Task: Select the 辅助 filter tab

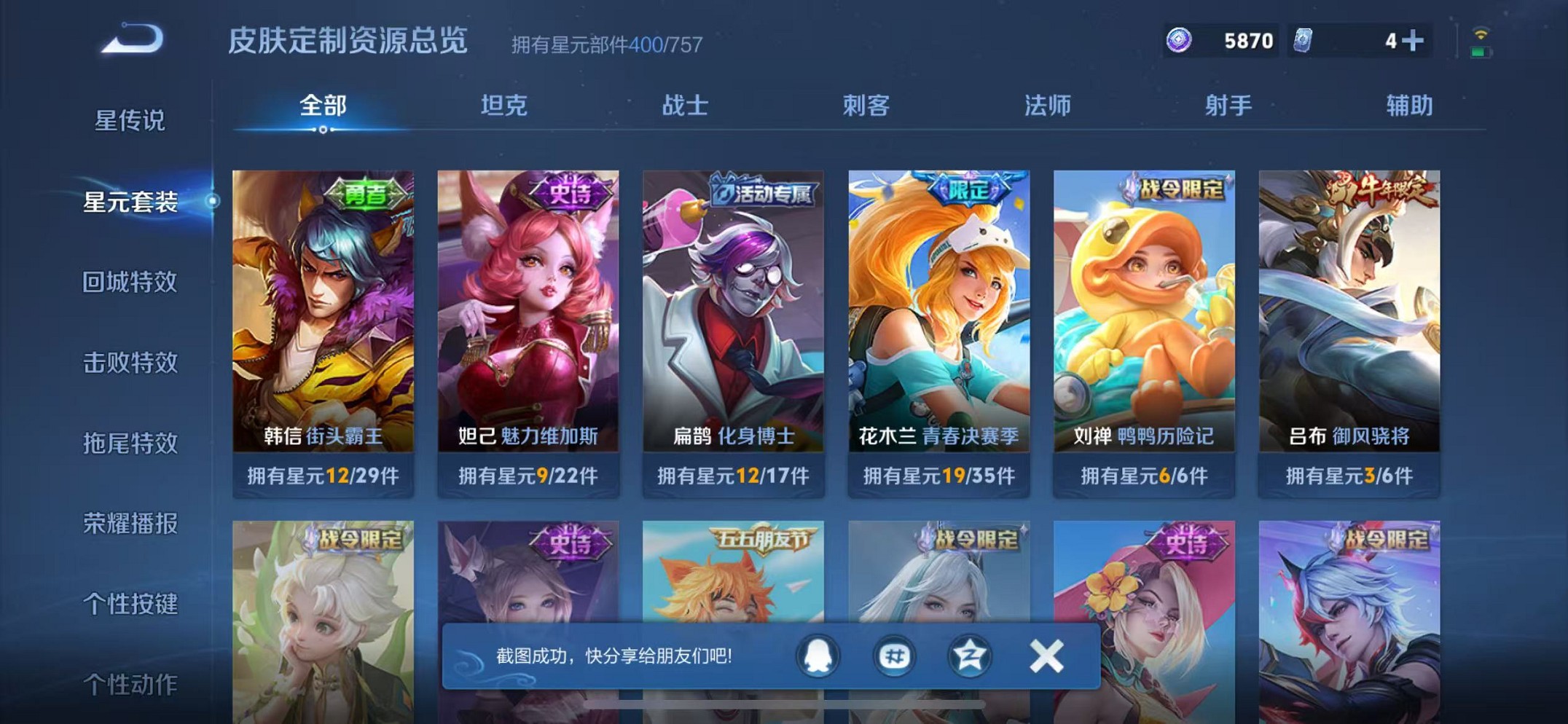Action: (x=1407, y=106)
